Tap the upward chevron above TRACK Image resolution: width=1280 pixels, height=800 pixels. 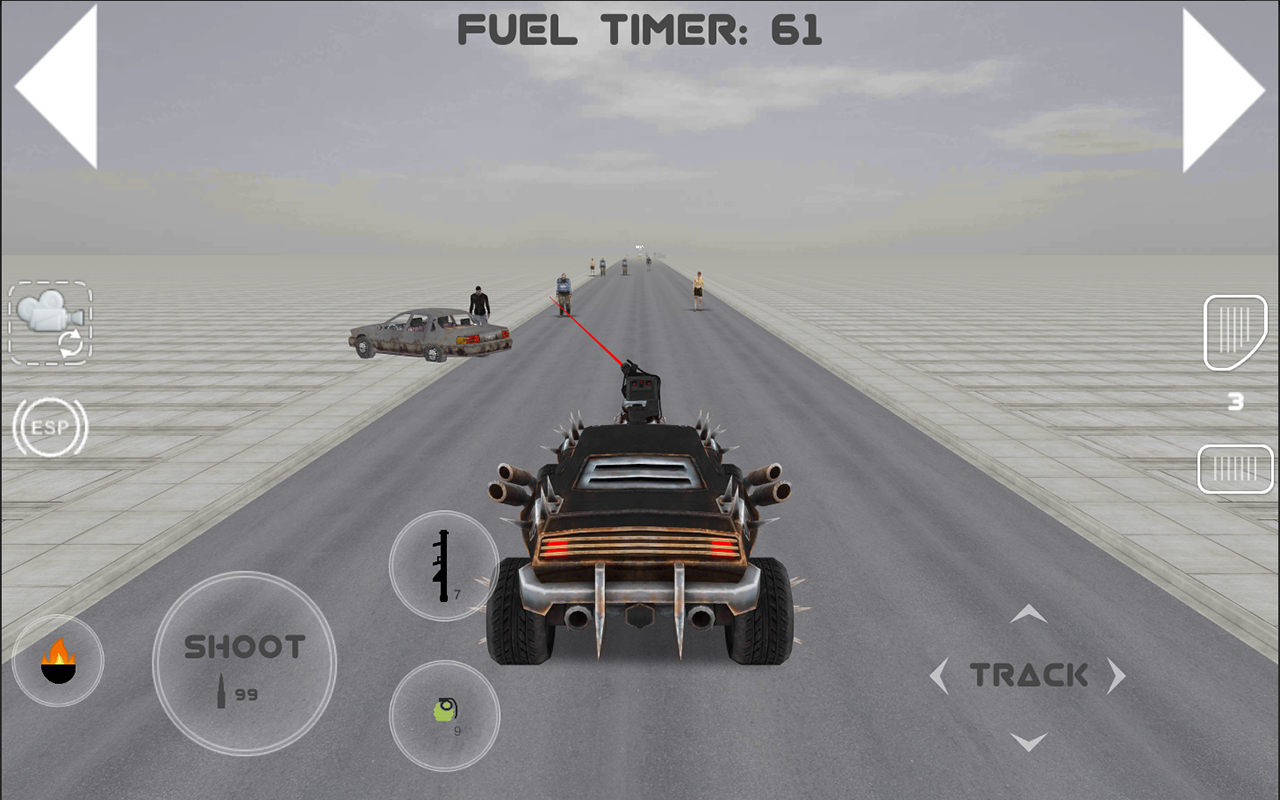1028,615
